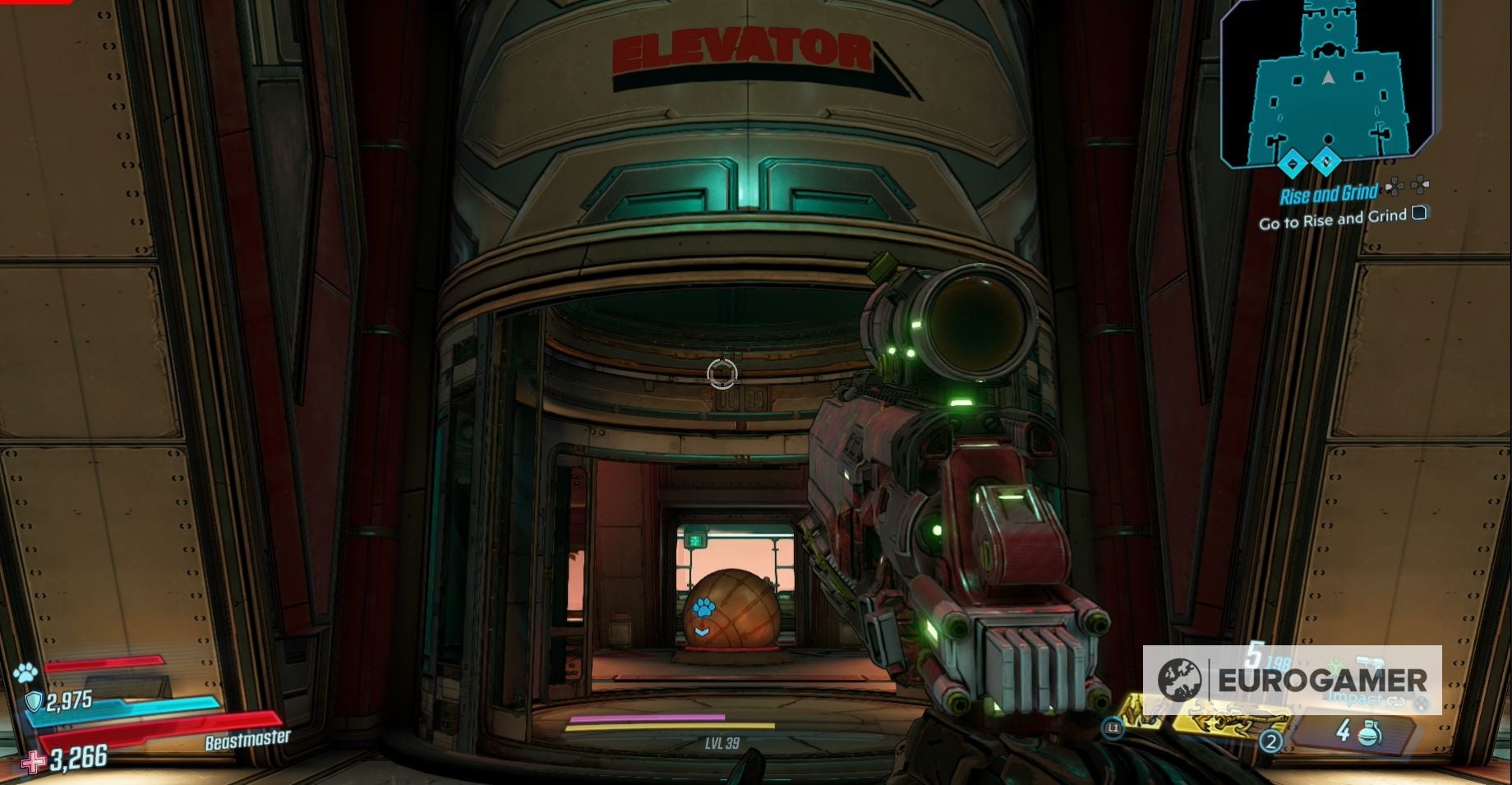1512x785 pixels.
Task: Click the shield icon next to 2,975
Action: pyautogui.click(x=34, y=702)
